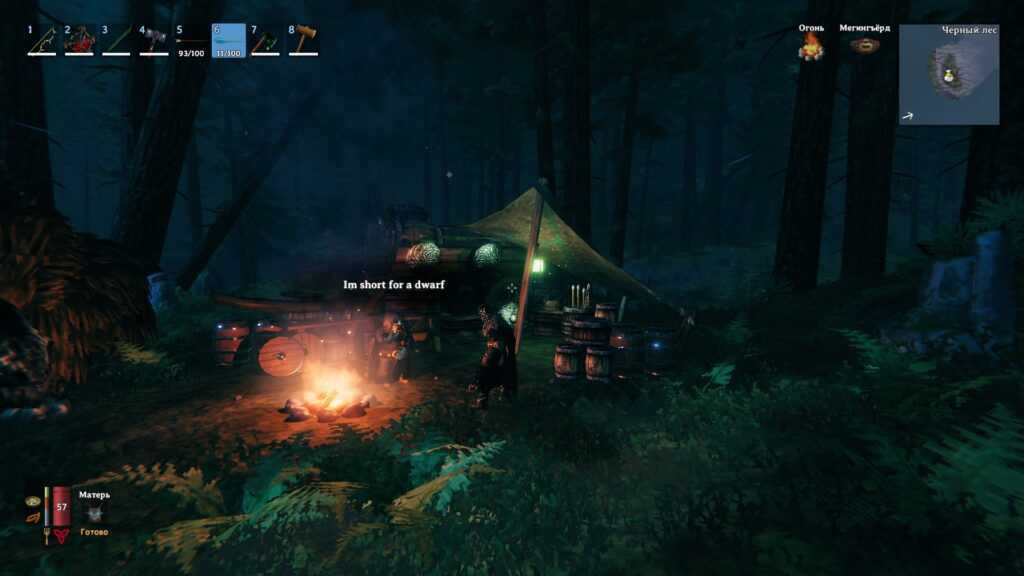Click the Огонь campfire status icon
This screenshot has width=1024, height=576.
click(811, 46)
